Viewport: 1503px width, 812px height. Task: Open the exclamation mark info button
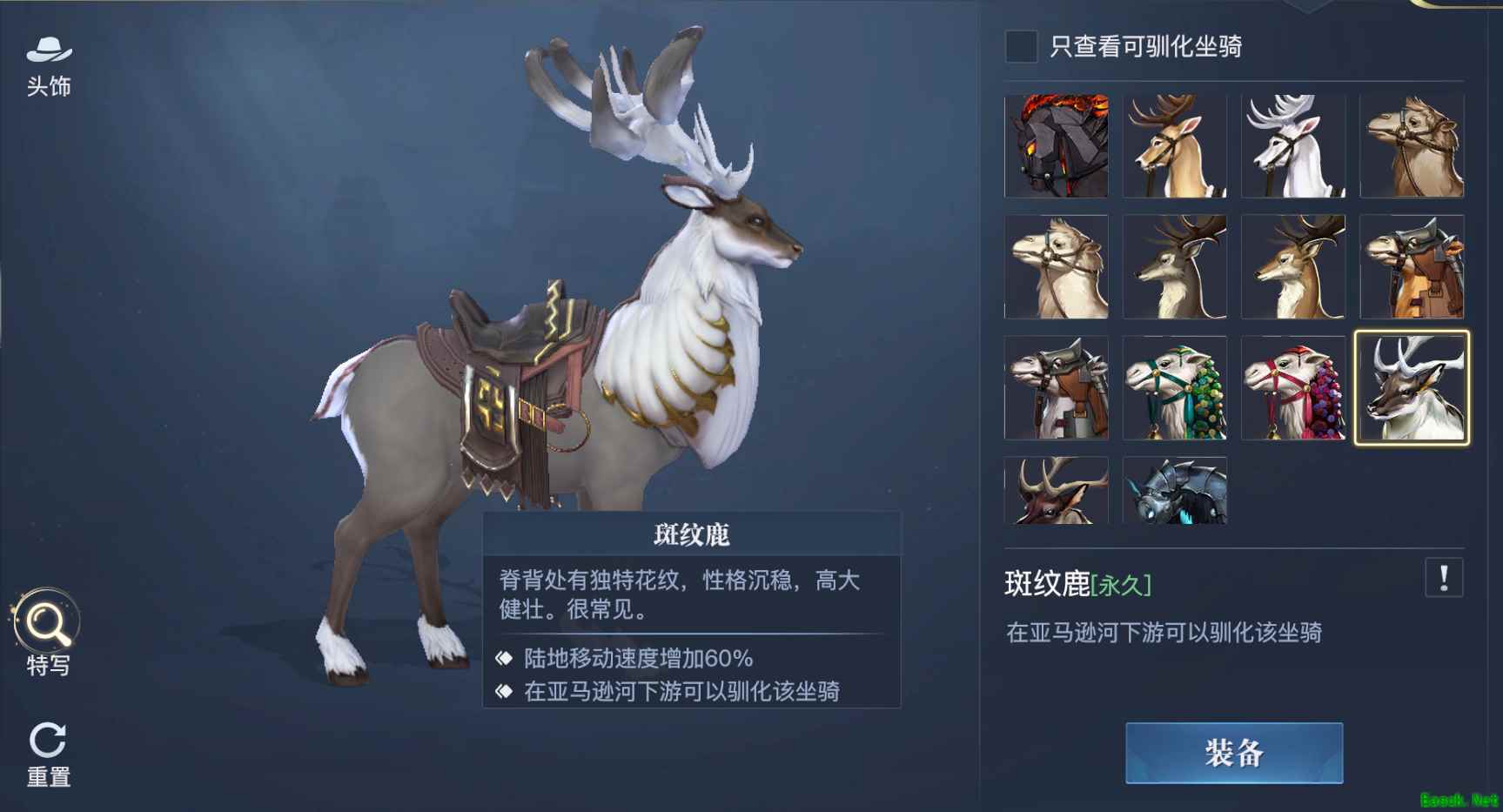pos(1443,578)
